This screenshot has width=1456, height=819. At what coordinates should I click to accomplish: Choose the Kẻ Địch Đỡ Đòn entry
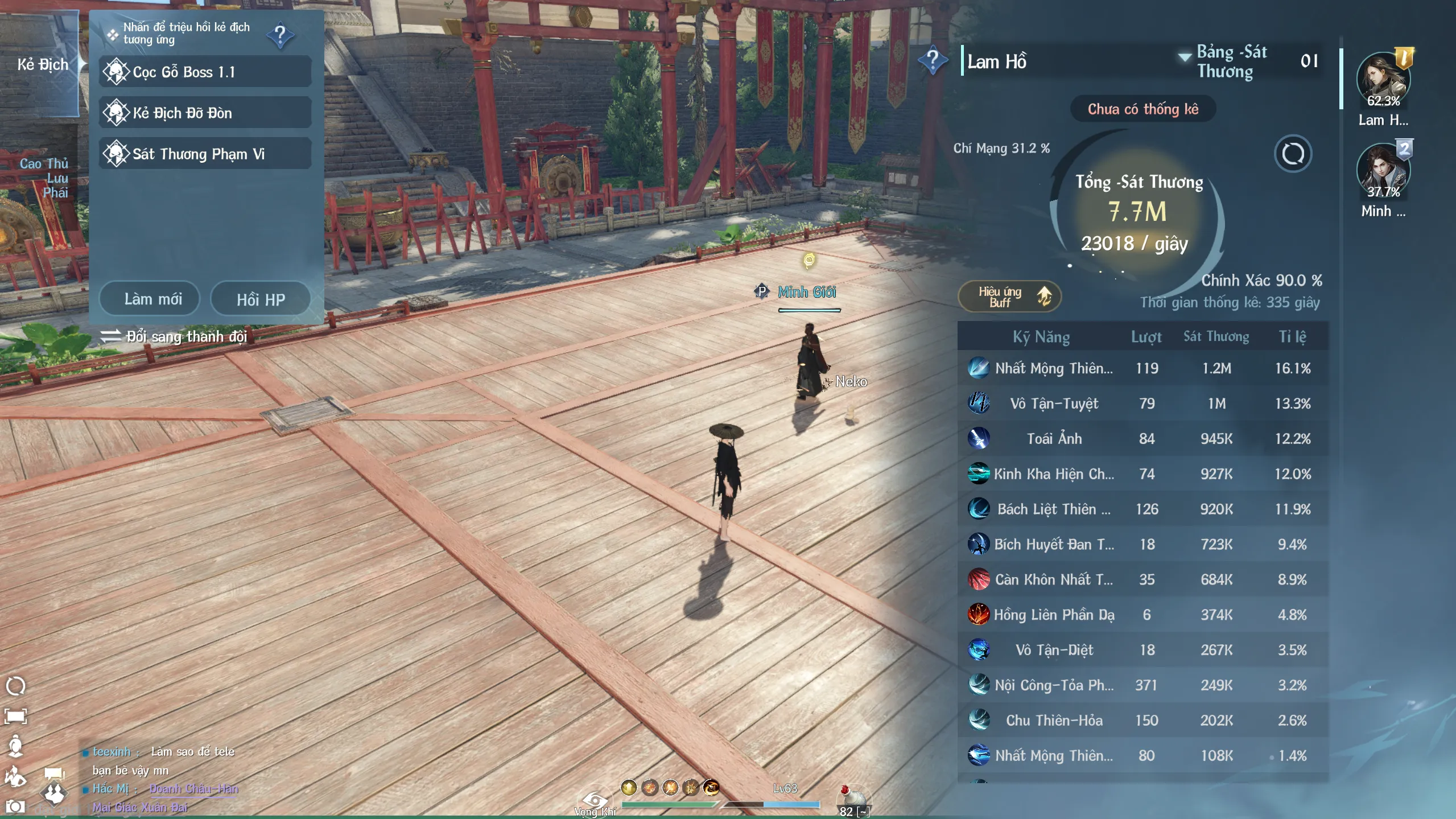[205, 113]
